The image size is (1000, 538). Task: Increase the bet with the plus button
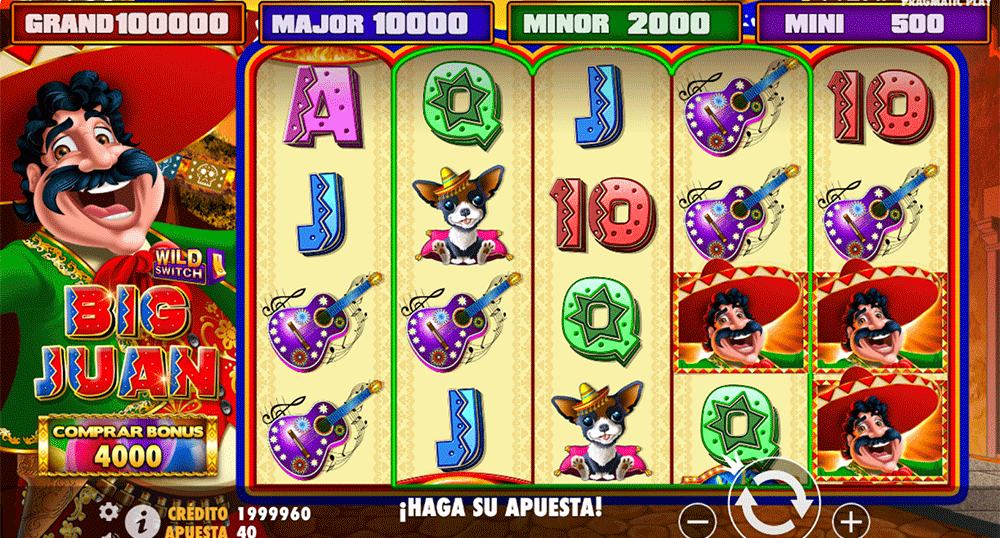click(x=852, y=521)
